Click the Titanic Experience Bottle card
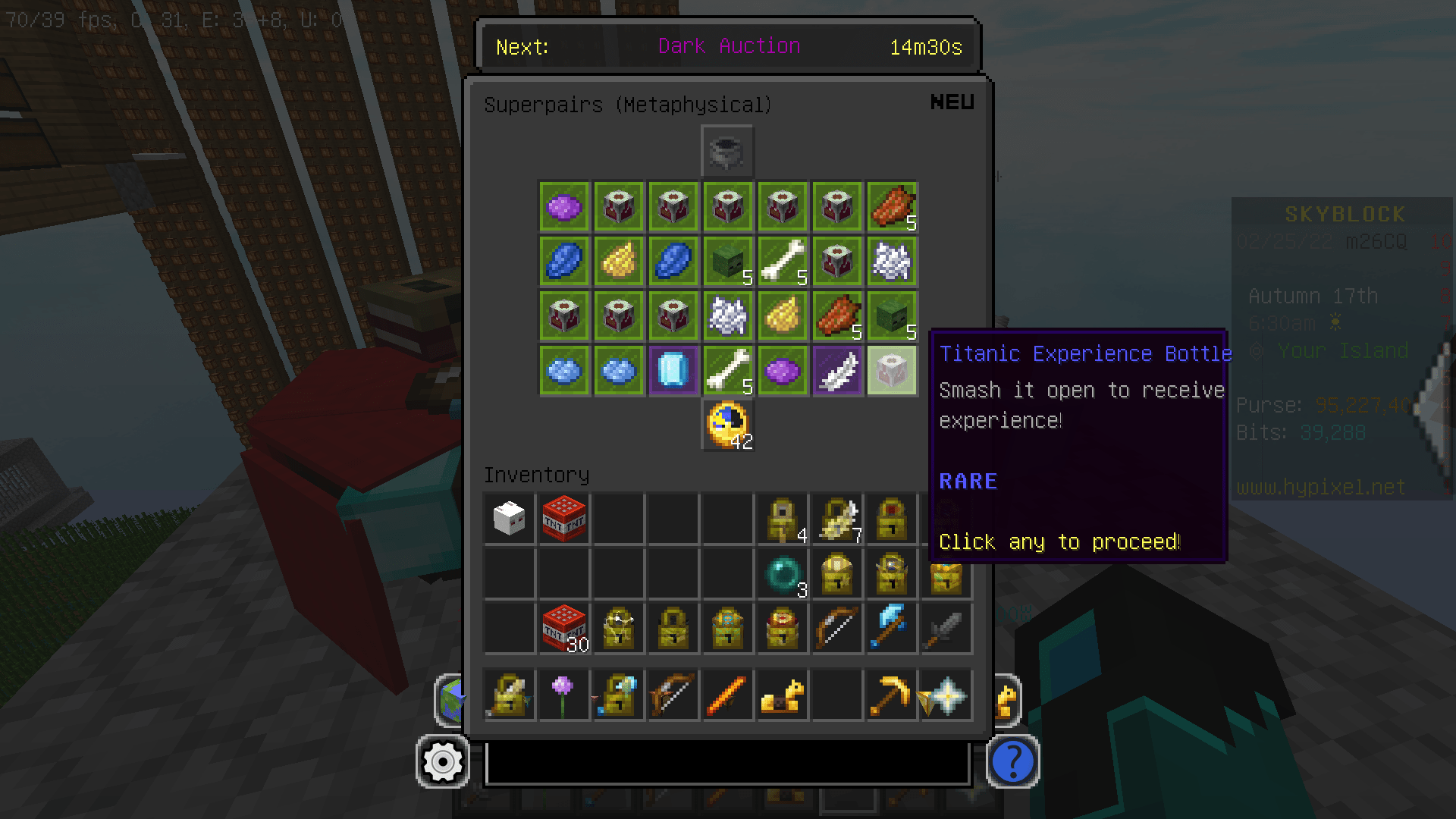This screenshot has width=1456, height=819. 891,370
